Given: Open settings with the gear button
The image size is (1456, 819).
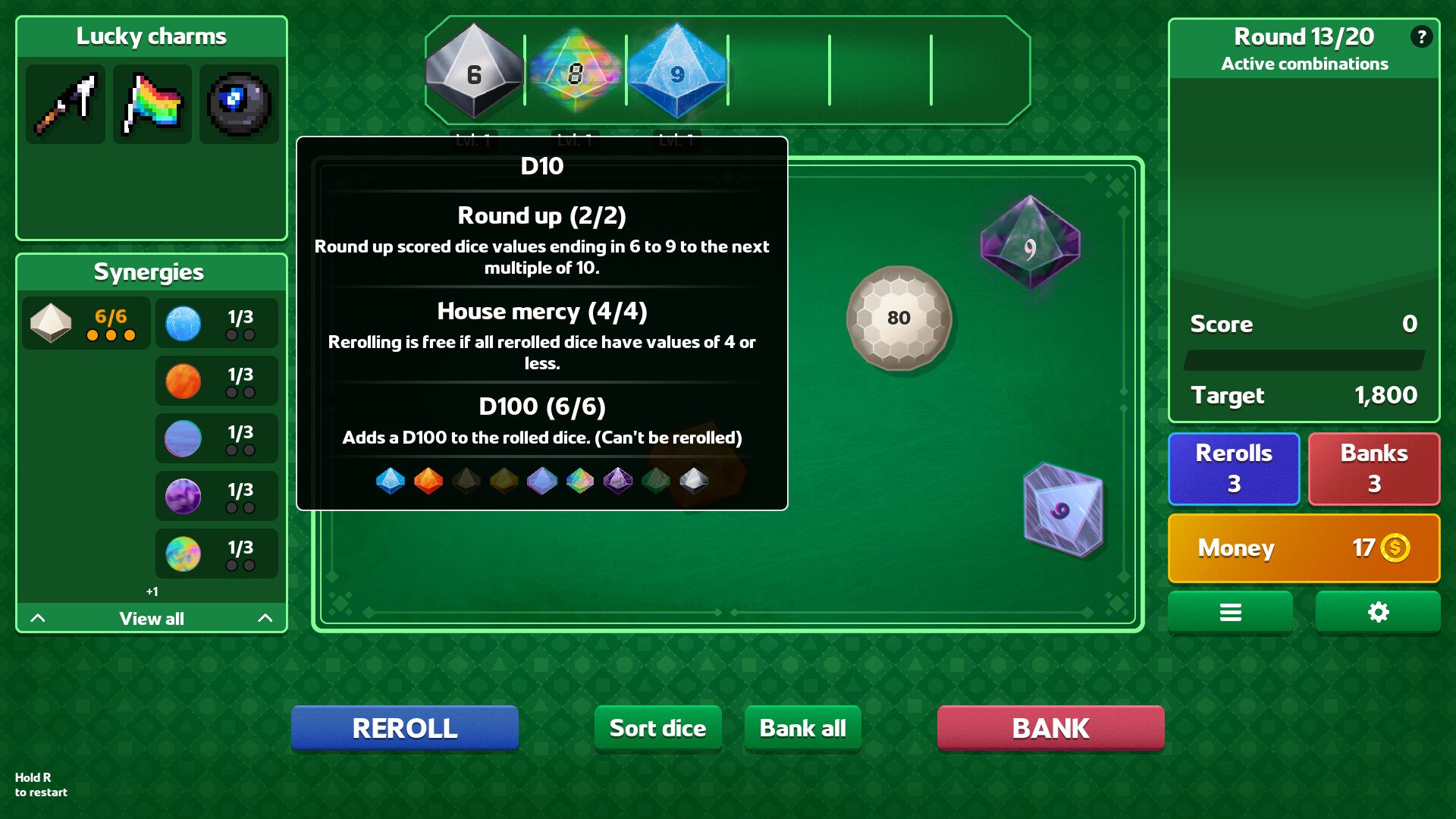Looking at the screenshot, I should click(1378, 612).
